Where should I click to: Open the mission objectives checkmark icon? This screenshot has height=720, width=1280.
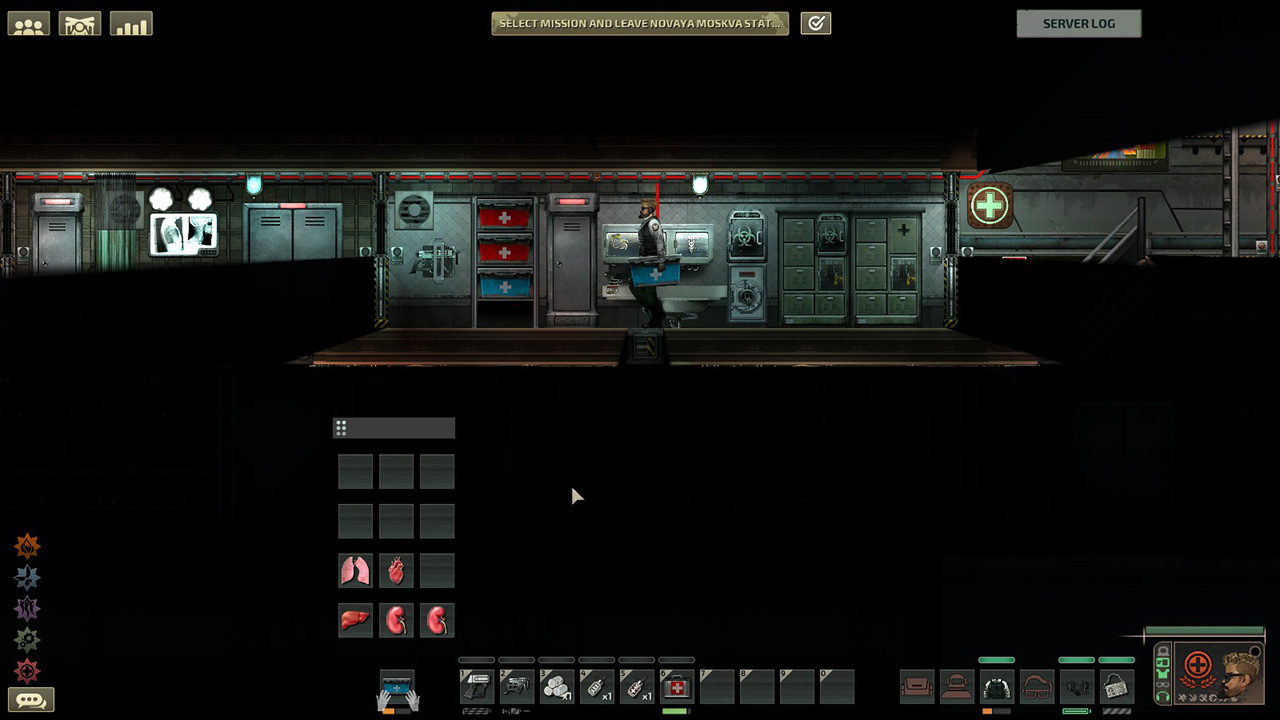(x=816, y=23)
